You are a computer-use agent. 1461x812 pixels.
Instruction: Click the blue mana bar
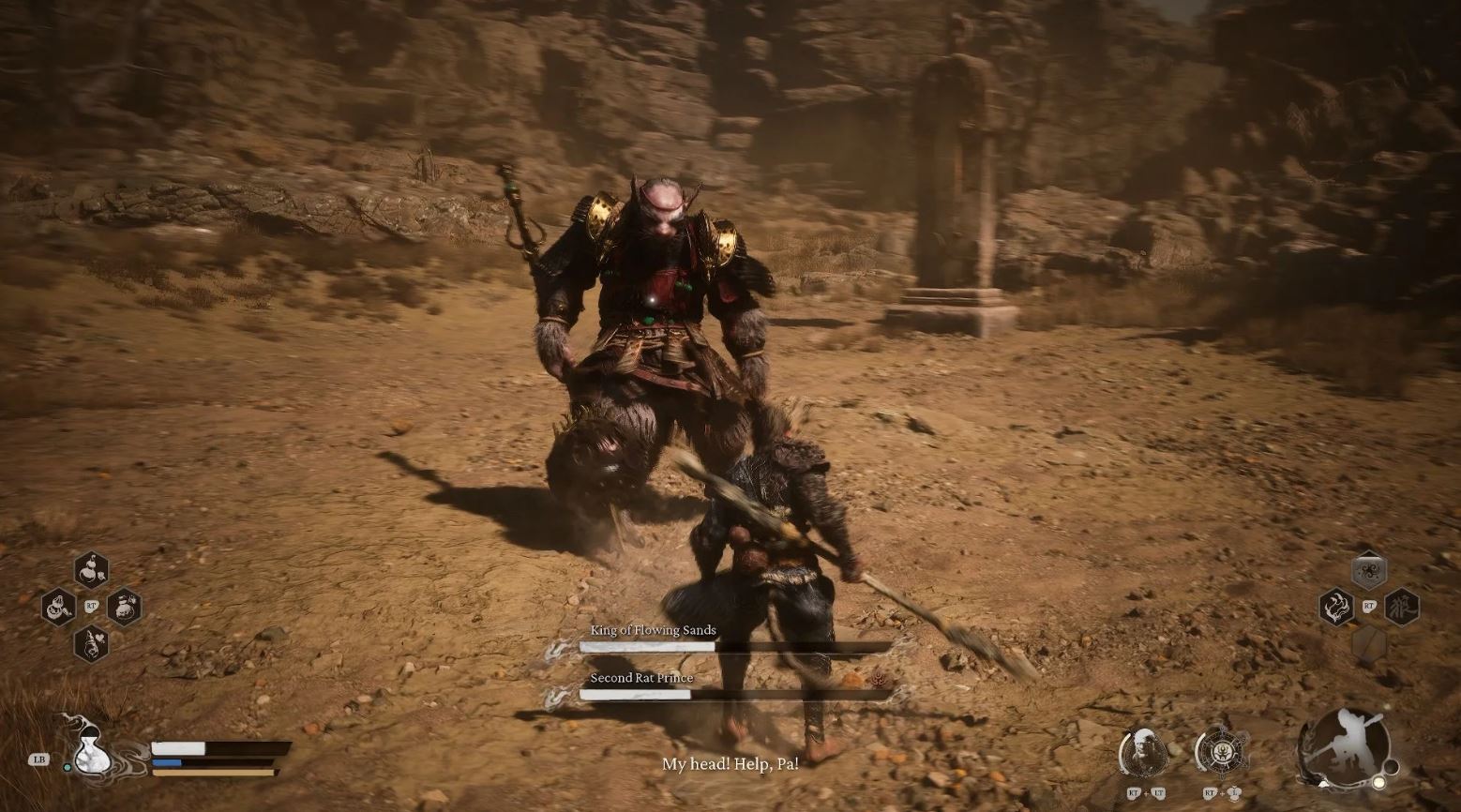tap(167, 762)
